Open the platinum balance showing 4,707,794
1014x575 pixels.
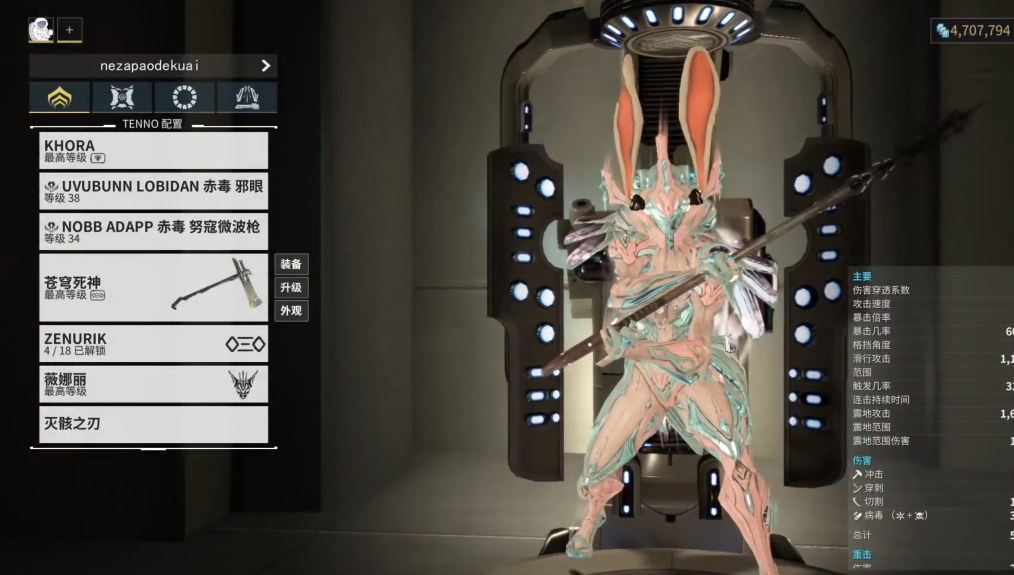[972, 31]
